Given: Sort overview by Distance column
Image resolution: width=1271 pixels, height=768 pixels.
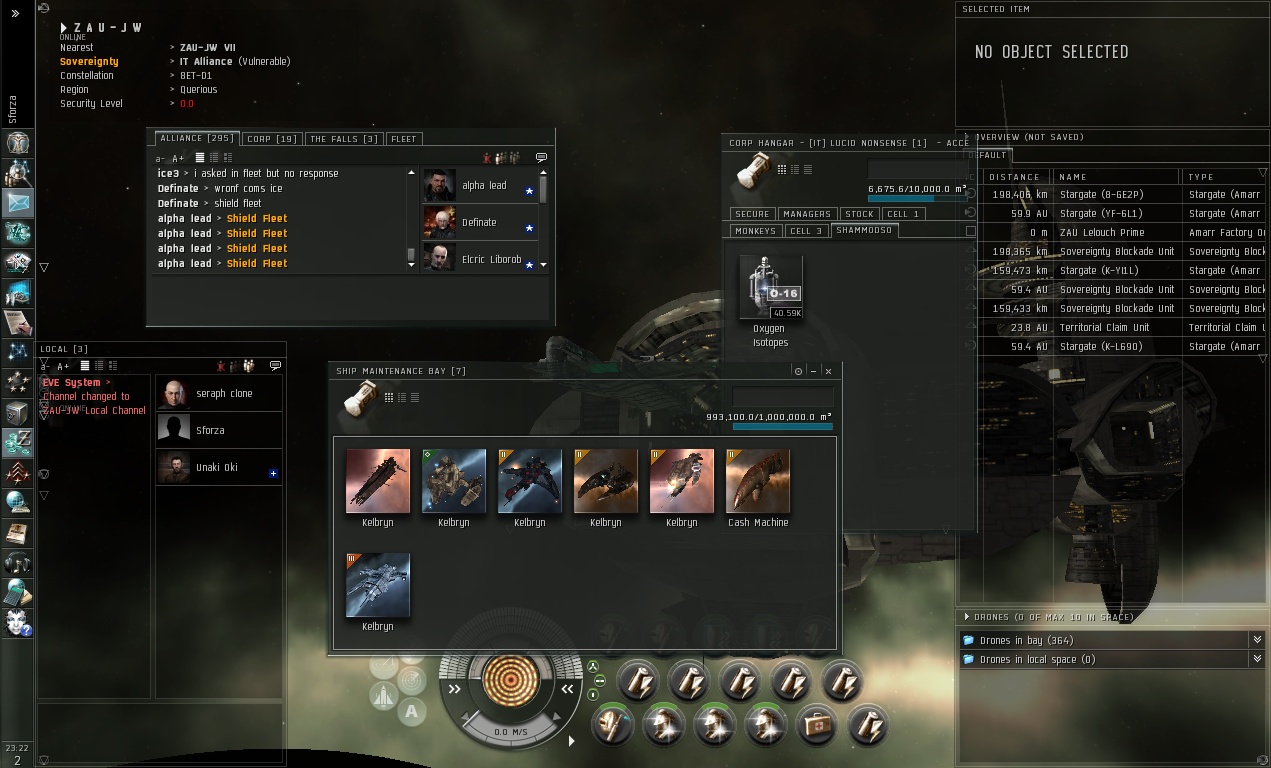Looking at the screenshot, I should (x=1015, y=177).
